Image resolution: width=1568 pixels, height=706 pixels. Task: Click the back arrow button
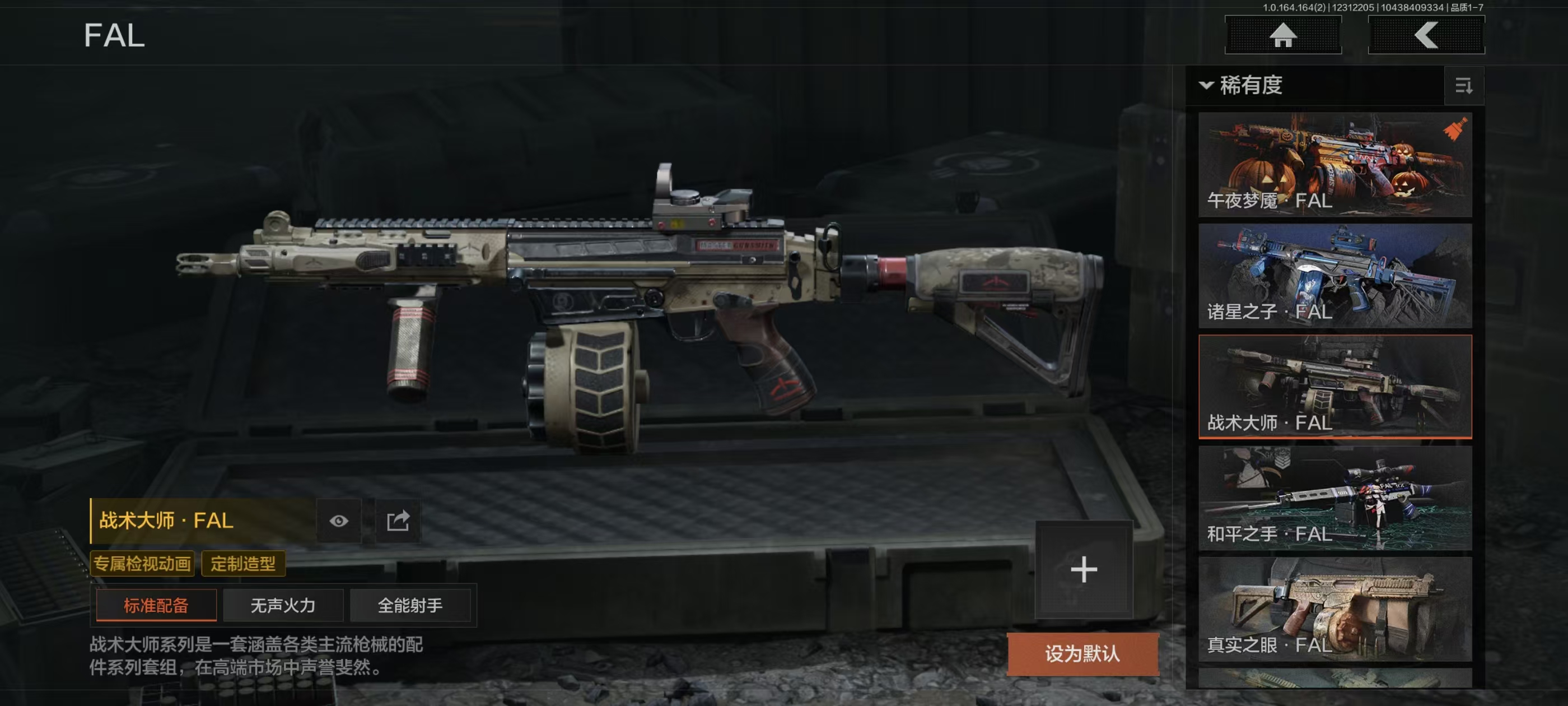point(1426,35)
